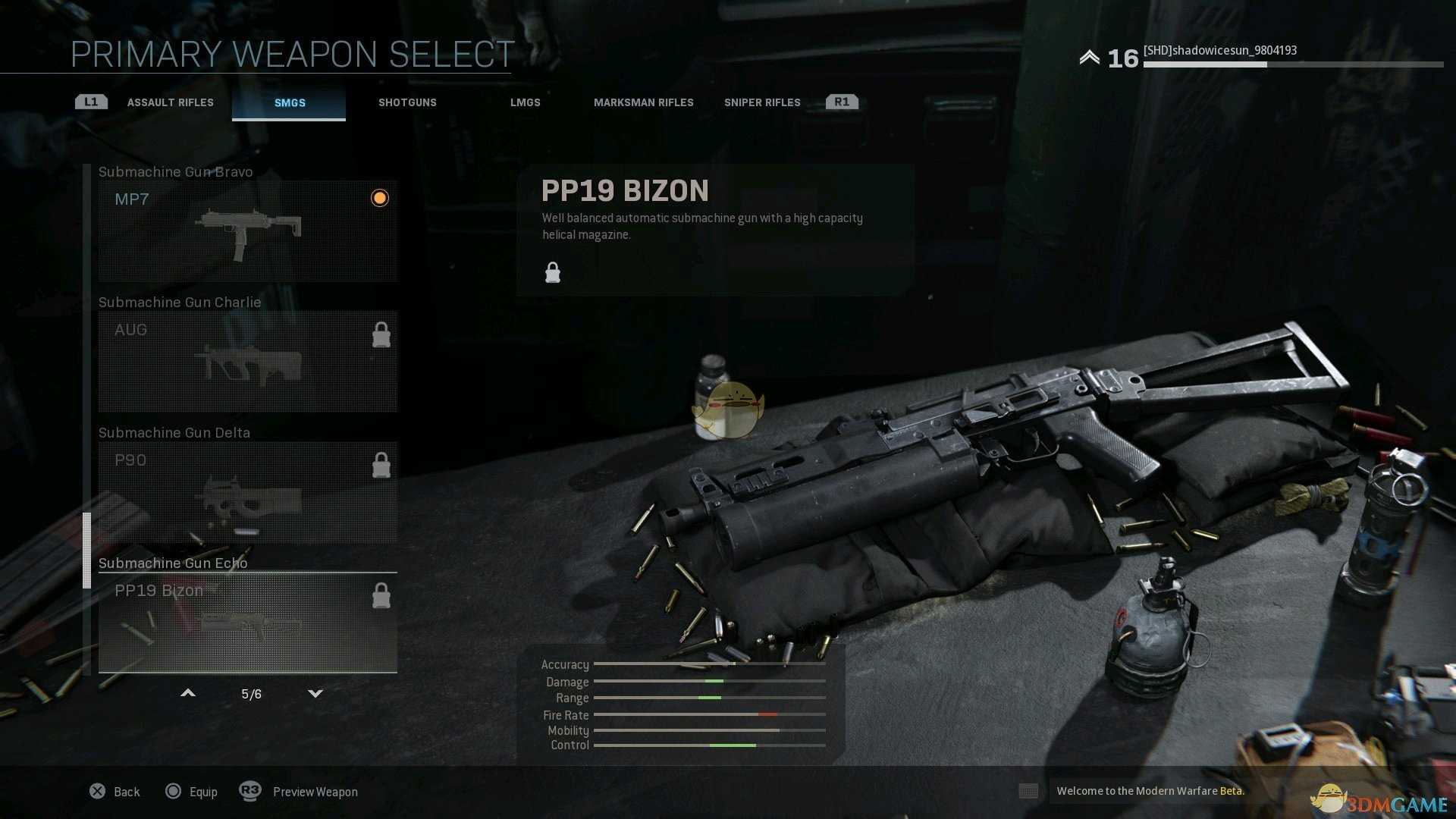Click the down arrow in weapon list
The height and width of the screenshot is (819, 1456).
click(x=315, y=693)
